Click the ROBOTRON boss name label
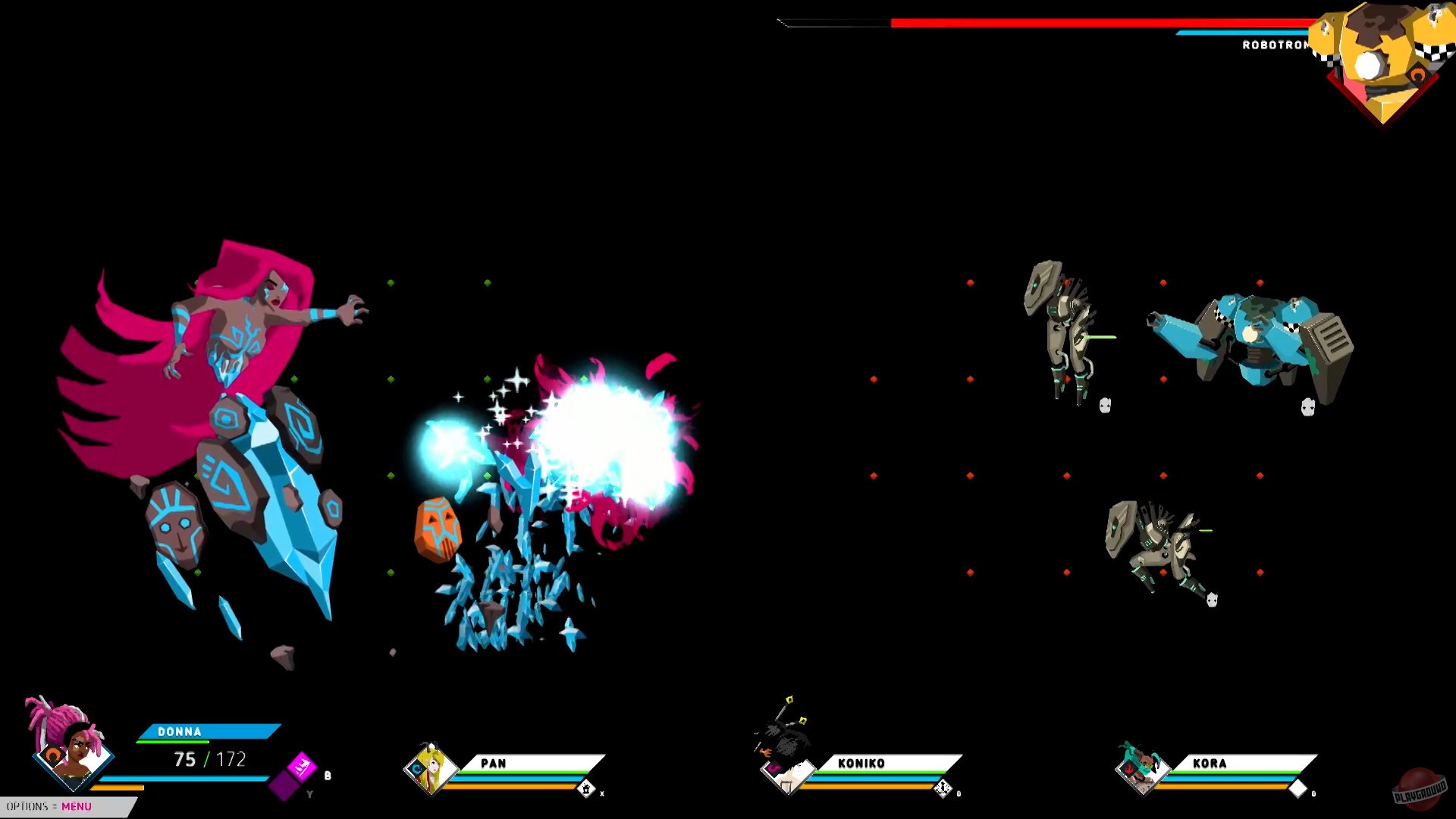 [1274, 45]
